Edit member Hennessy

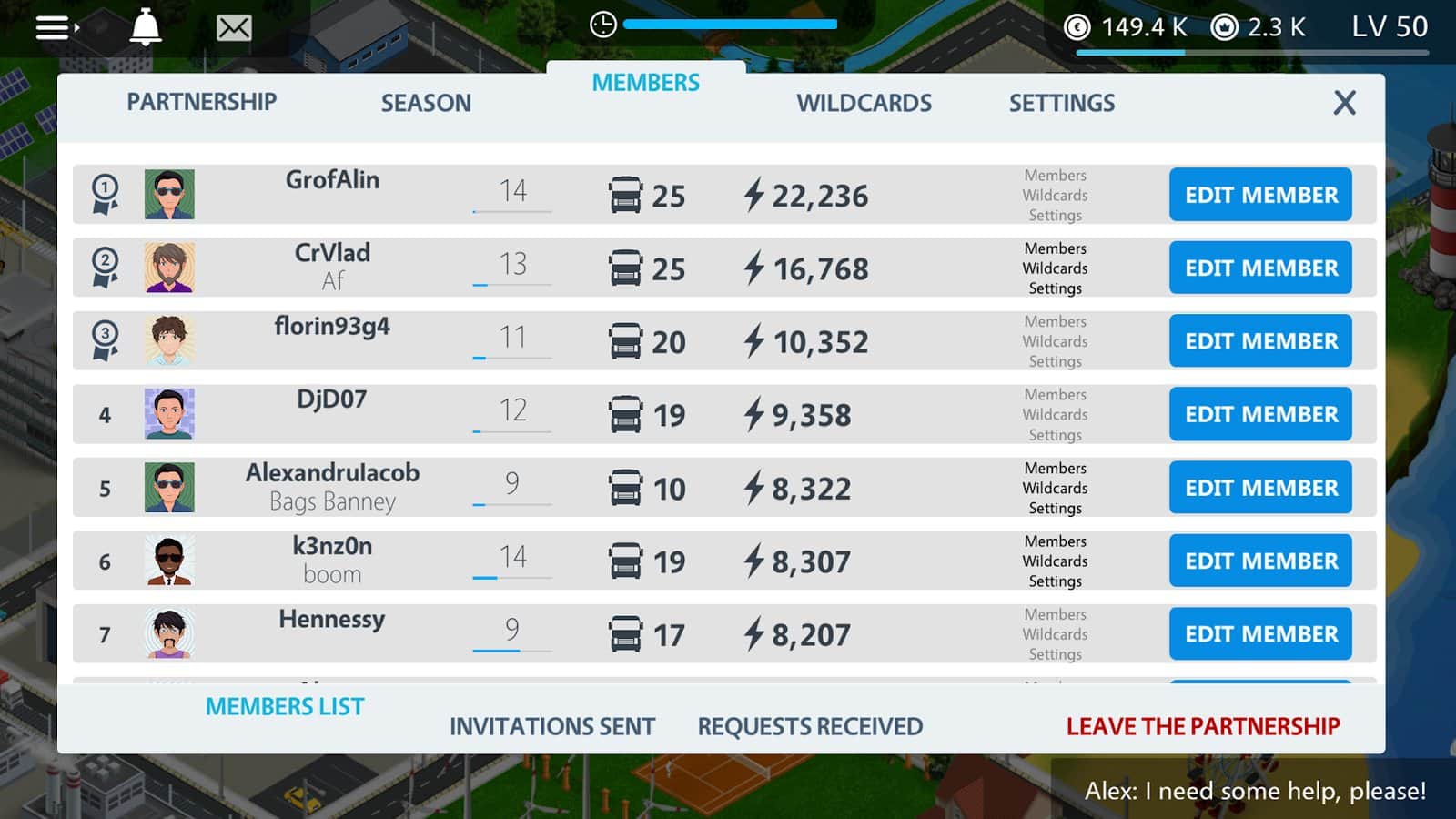click(x=1260, y=634)
